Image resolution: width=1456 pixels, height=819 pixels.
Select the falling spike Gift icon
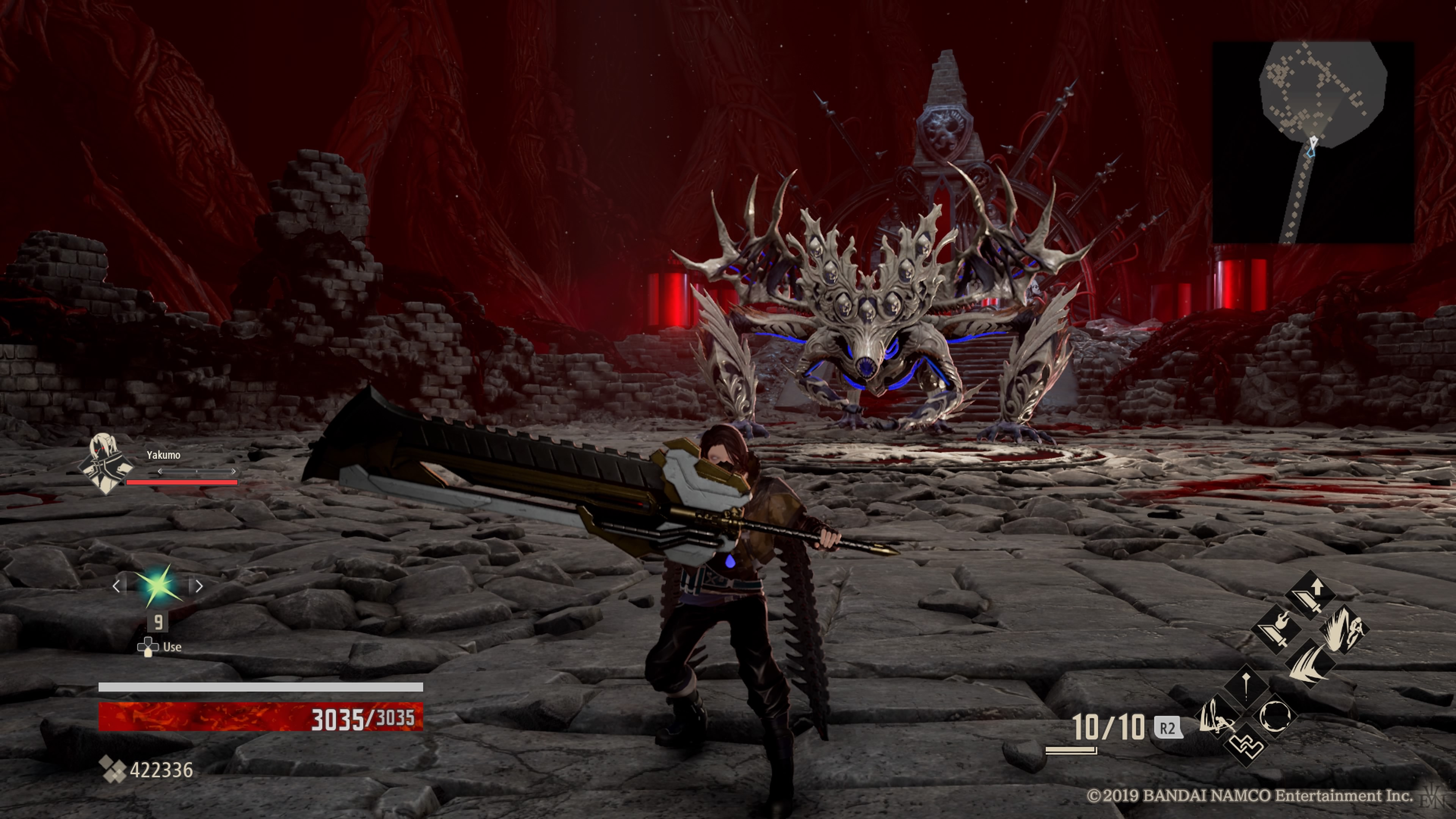pyautogui.click(x=1247, y=687)
